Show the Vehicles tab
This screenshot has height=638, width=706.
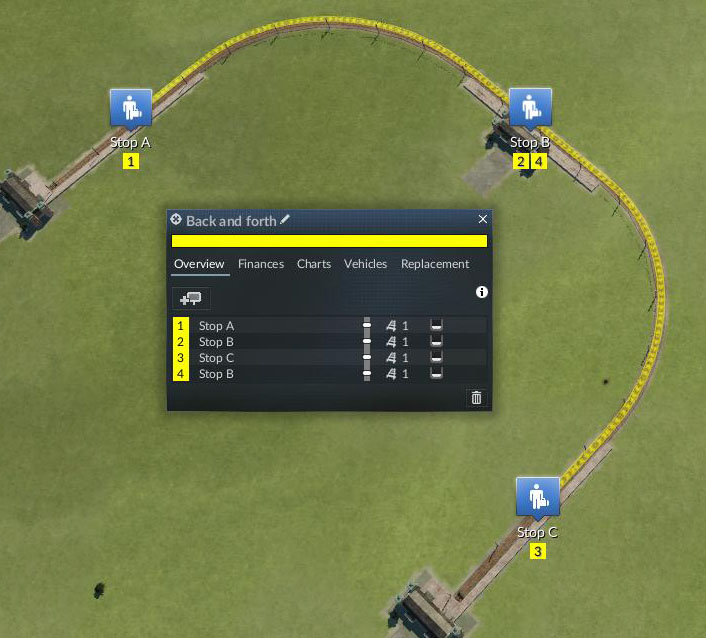tap(365, 264)
